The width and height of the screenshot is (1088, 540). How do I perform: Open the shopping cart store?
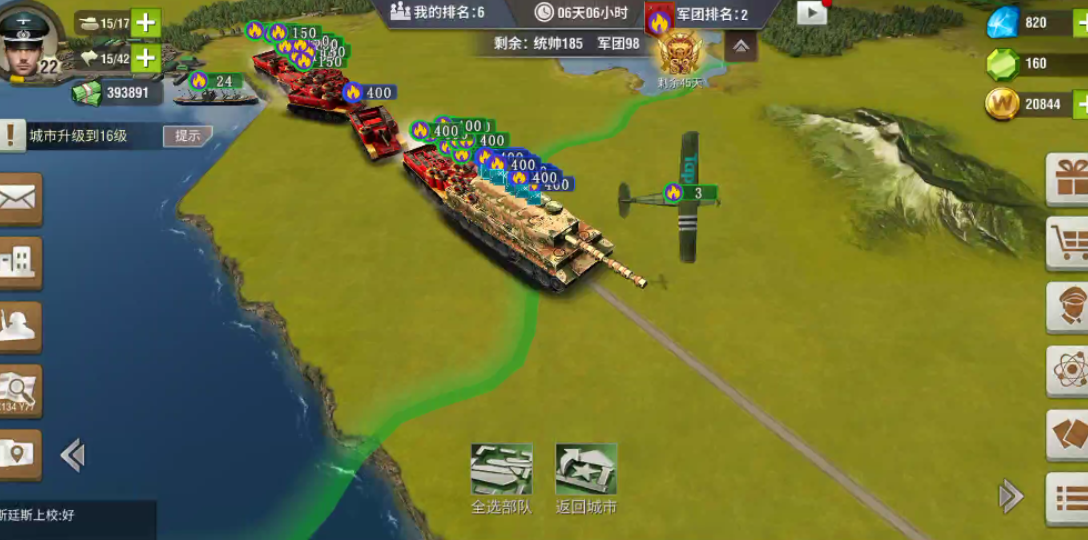(1067, 243)
